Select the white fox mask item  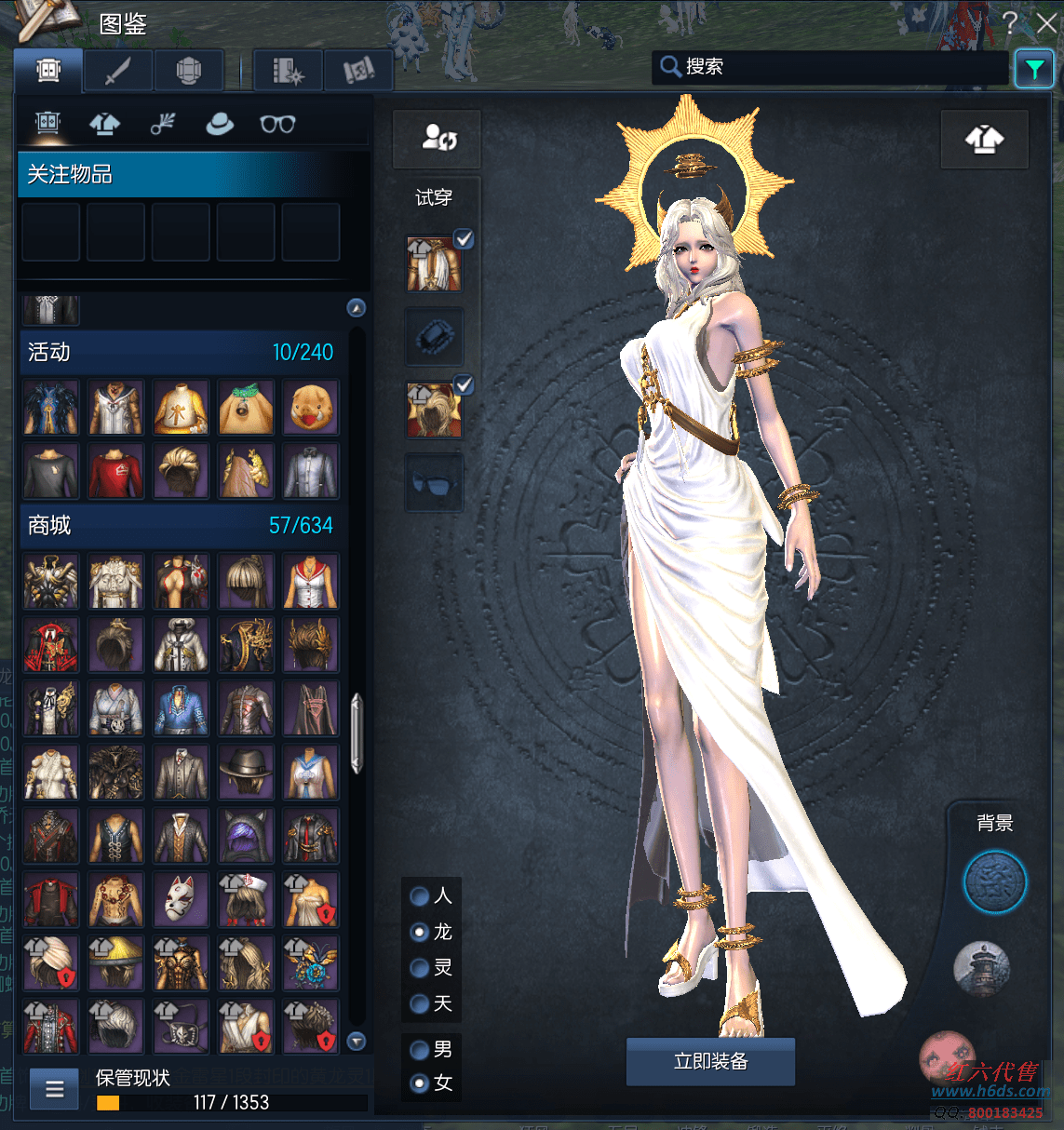pyautogui.click(x=181, y=900)
